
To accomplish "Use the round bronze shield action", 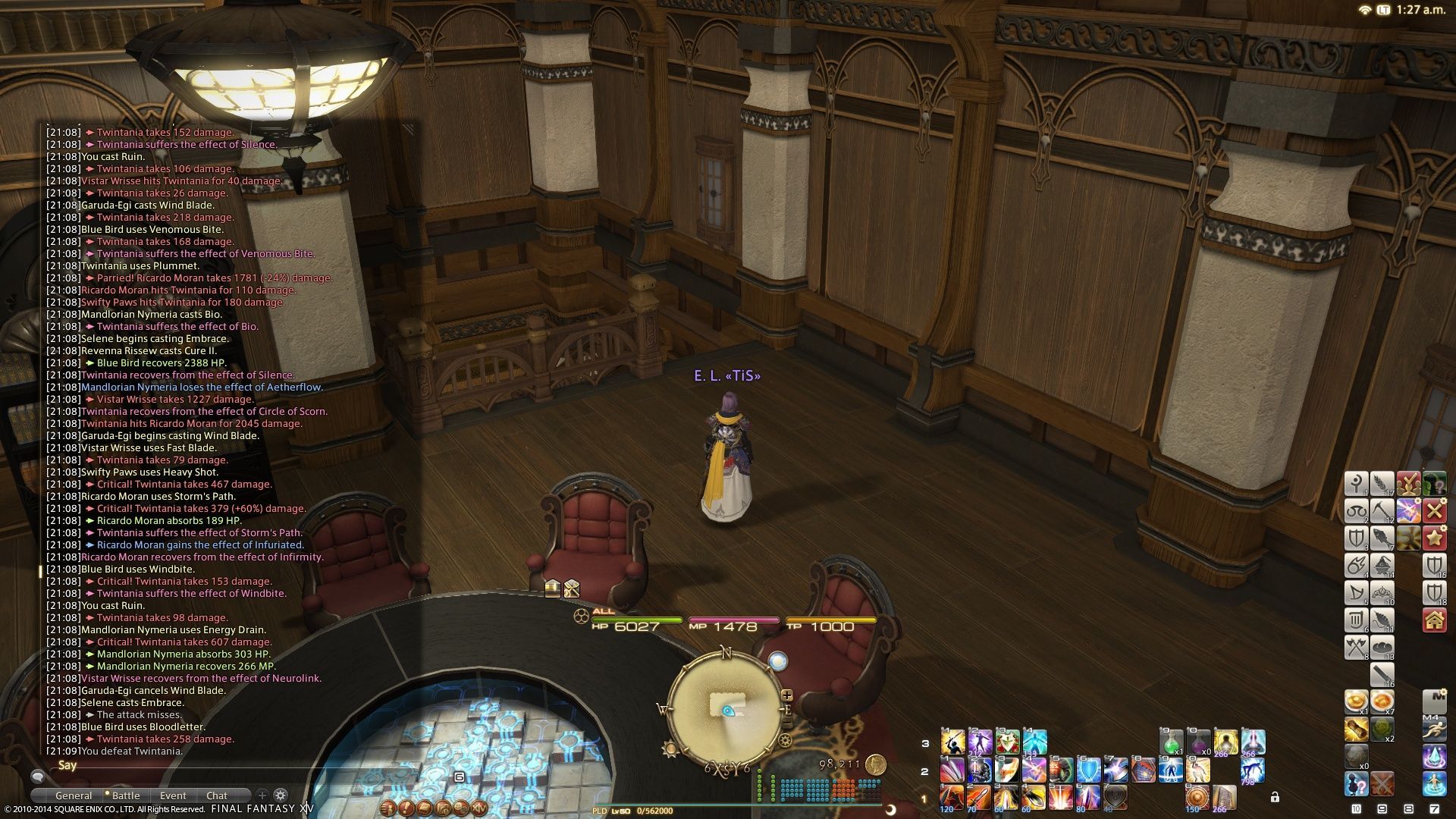I will click(x=1197, y=798).
